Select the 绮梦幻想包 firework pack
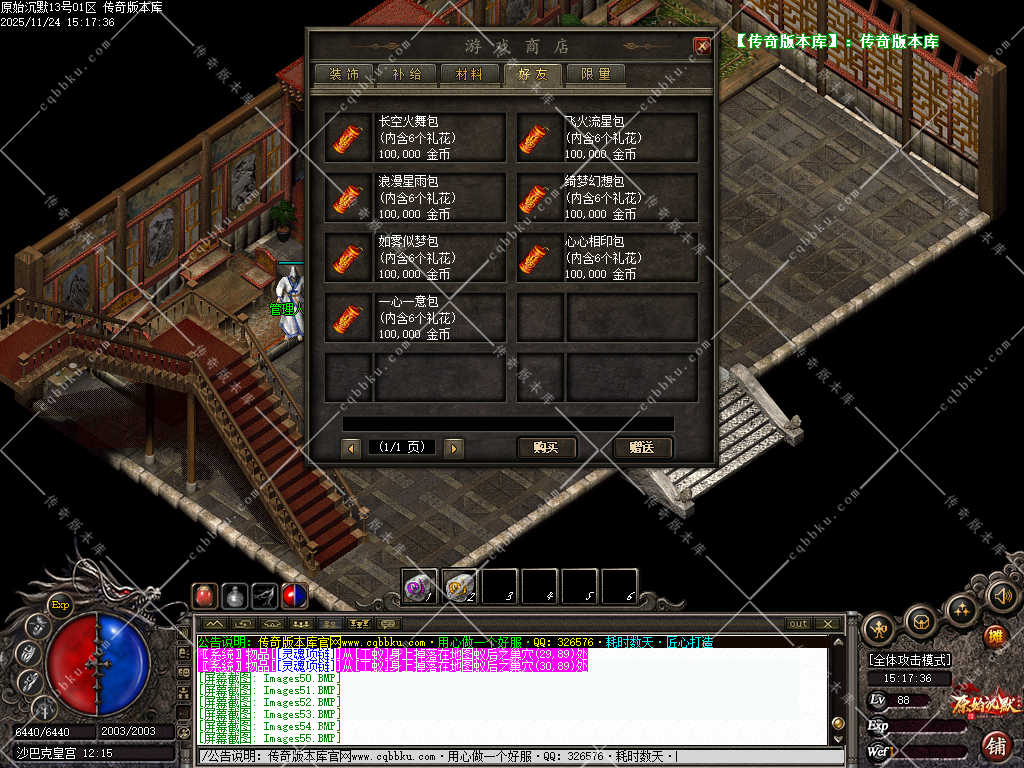 (606, 198)
